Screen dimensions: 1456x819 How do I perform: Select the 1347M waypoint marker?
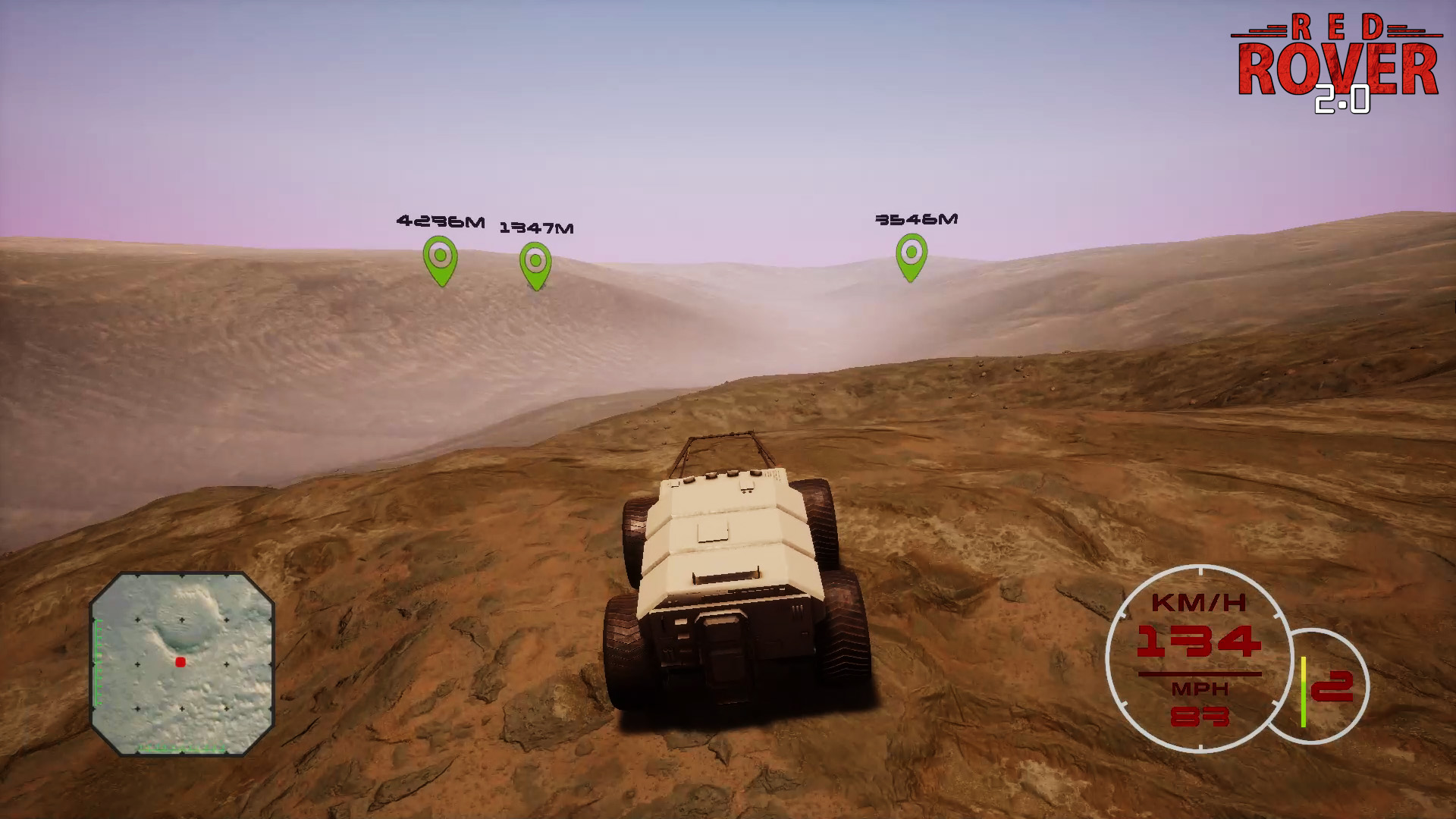point(535,264)
